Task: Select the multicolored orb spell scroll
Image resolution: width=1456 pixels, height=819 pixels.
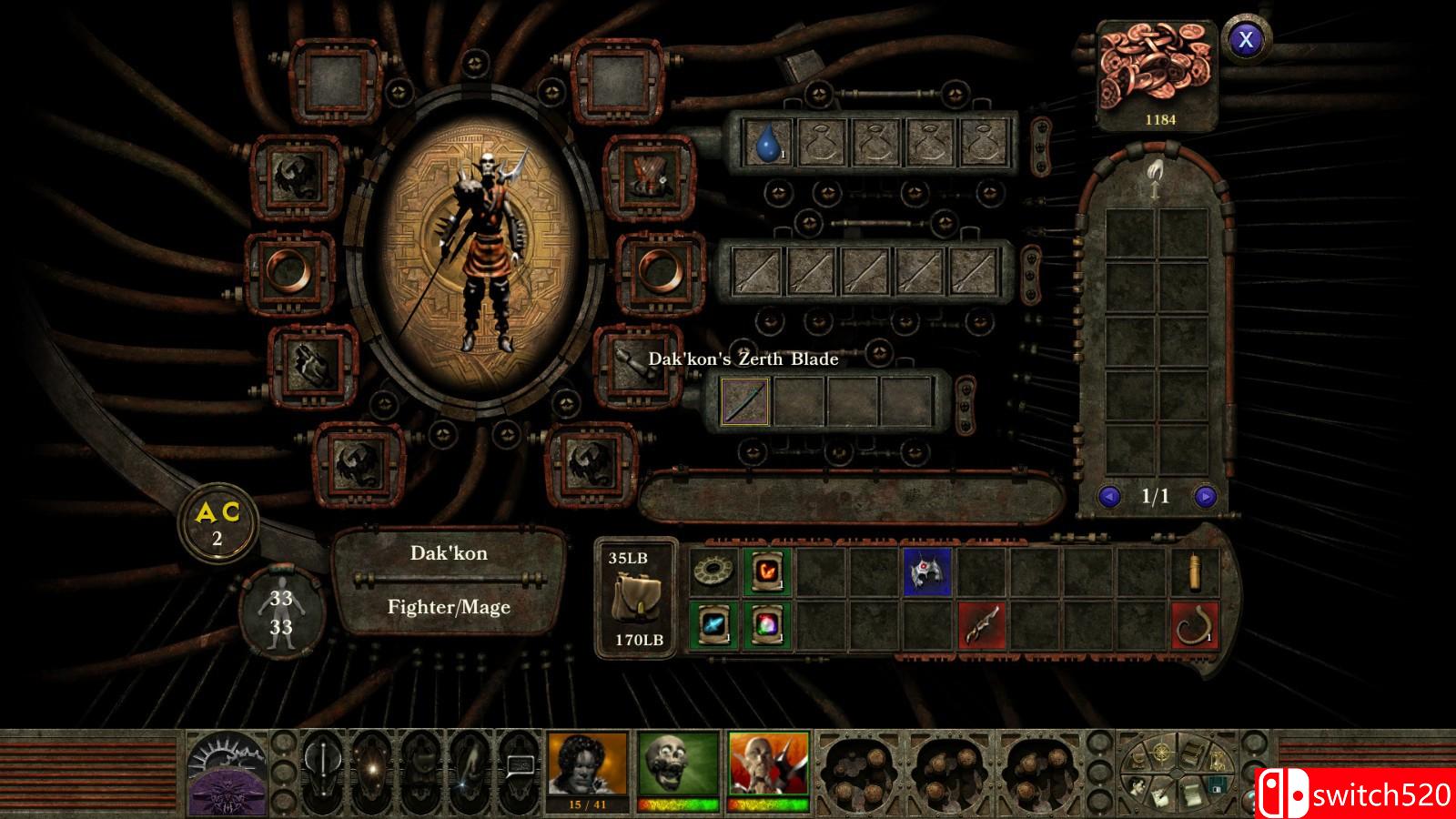Action: click(x=766, y=624)
